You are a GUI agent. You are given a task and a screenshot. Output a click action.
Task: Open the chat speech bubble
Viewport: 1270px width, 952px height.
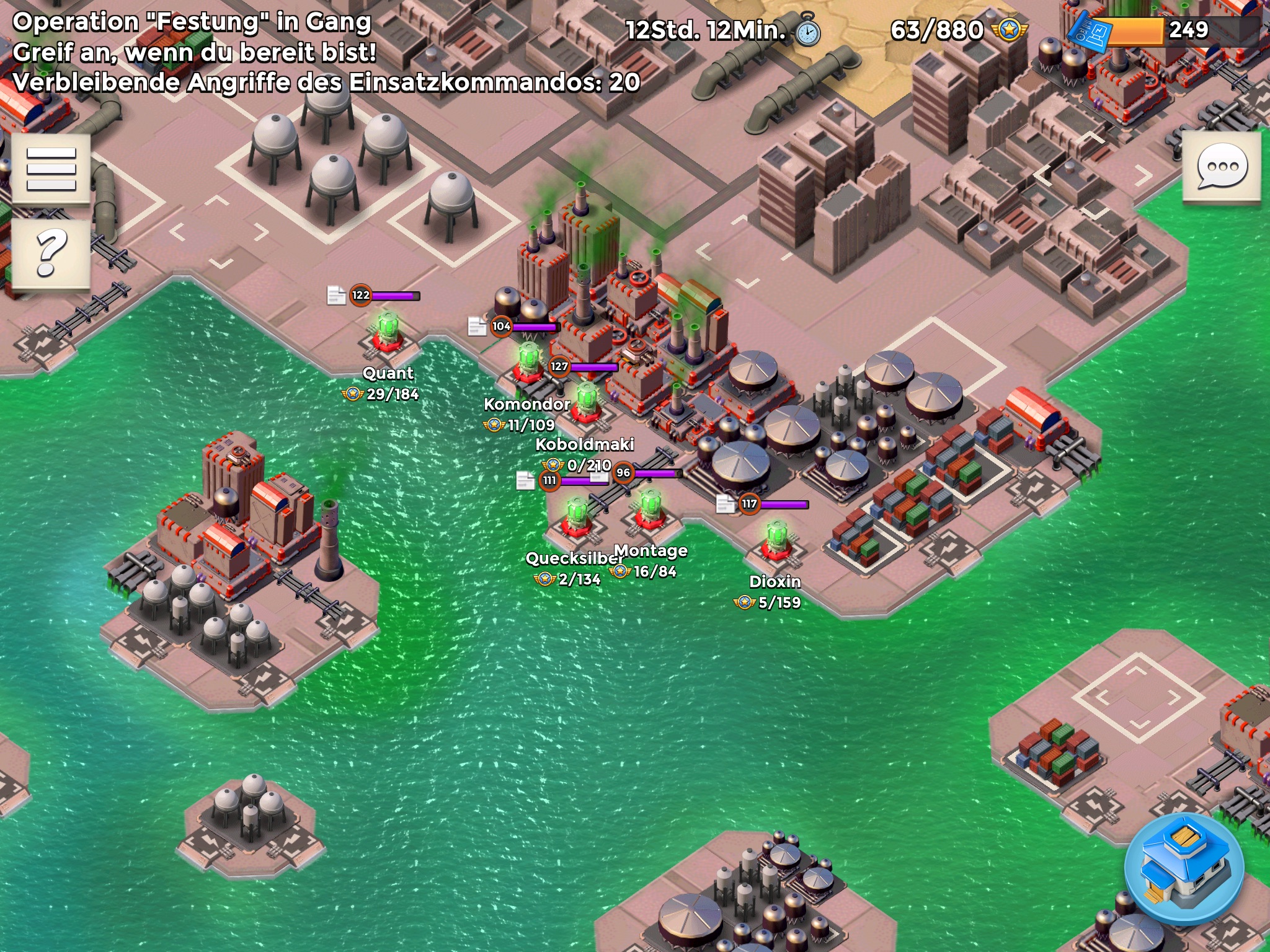pyautogui.click(x=1221, y=166)
